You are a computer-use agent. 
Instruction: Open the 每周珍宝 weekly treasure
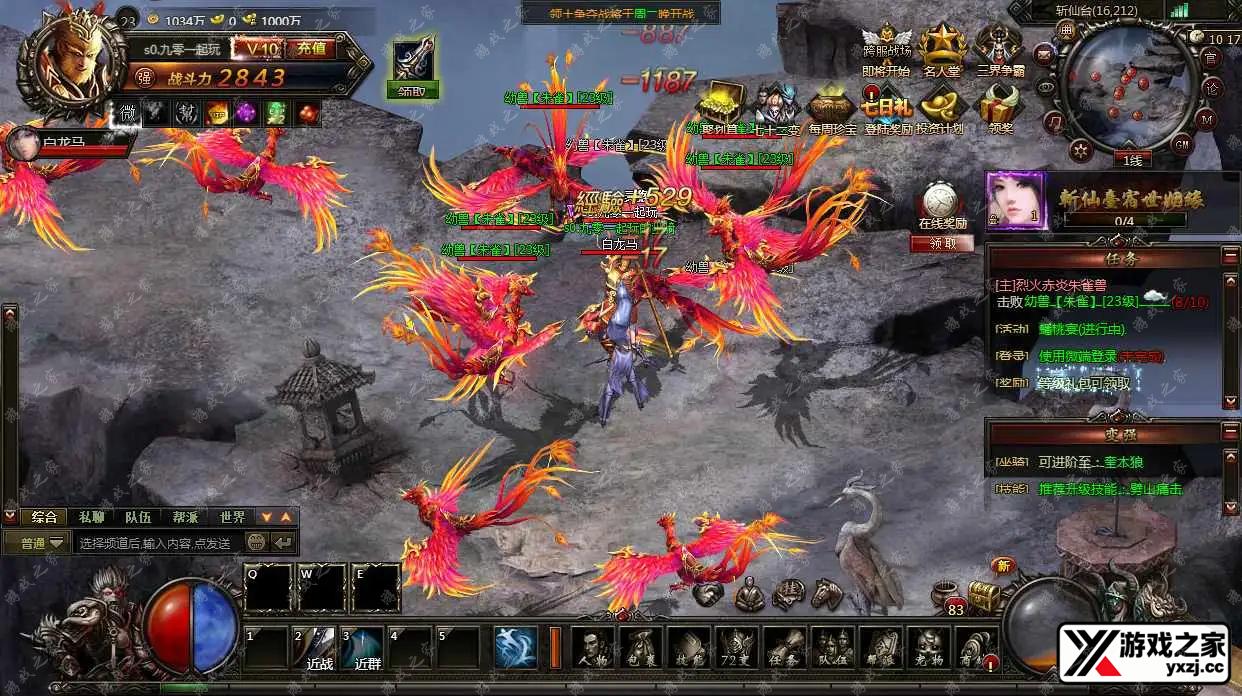point(832,109)
